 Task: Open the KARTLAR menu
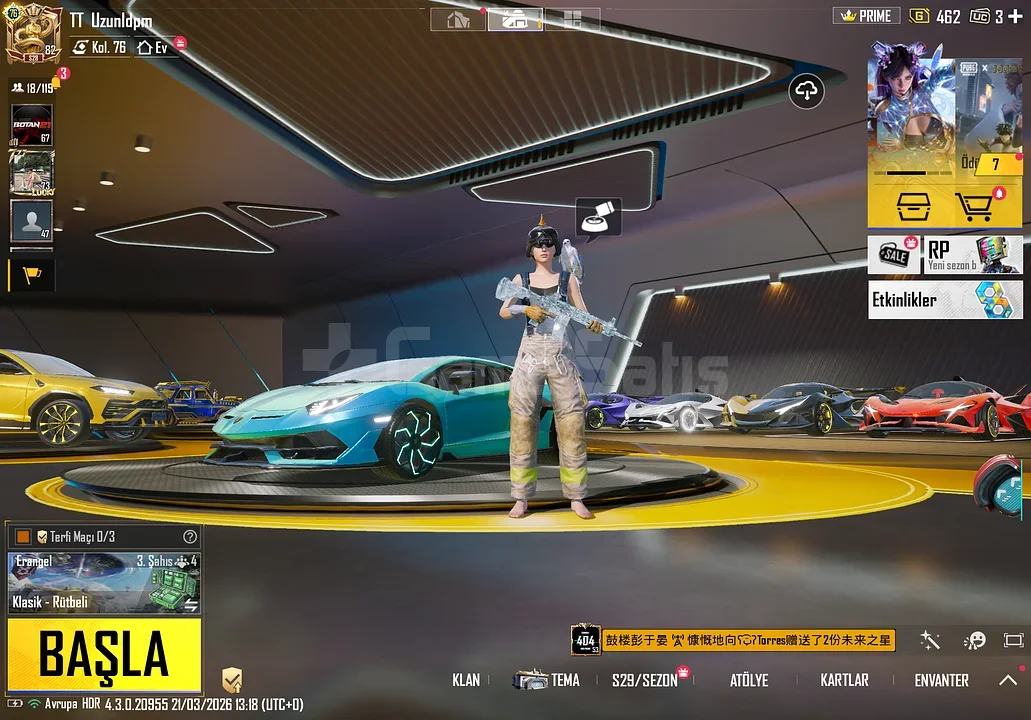pyautogui.click(x=844, y=680)
